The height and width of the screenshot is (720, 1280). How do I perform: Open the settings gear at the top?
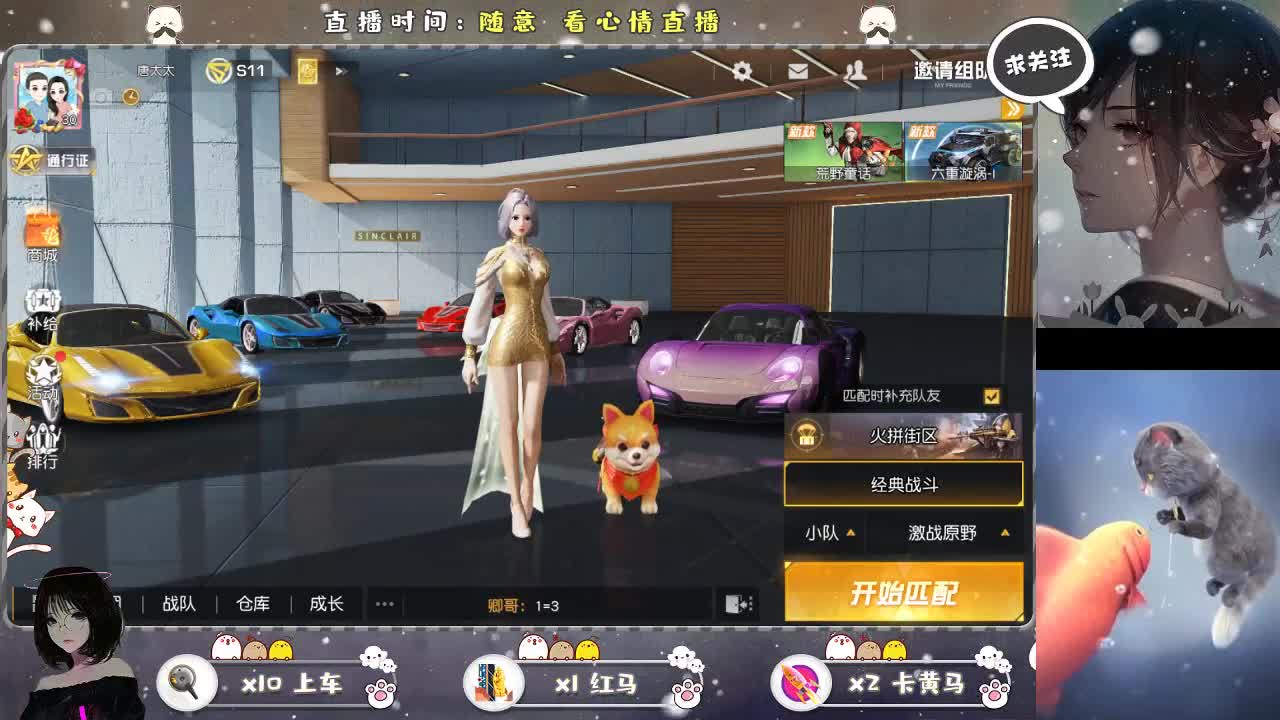[x=740, y=71]
